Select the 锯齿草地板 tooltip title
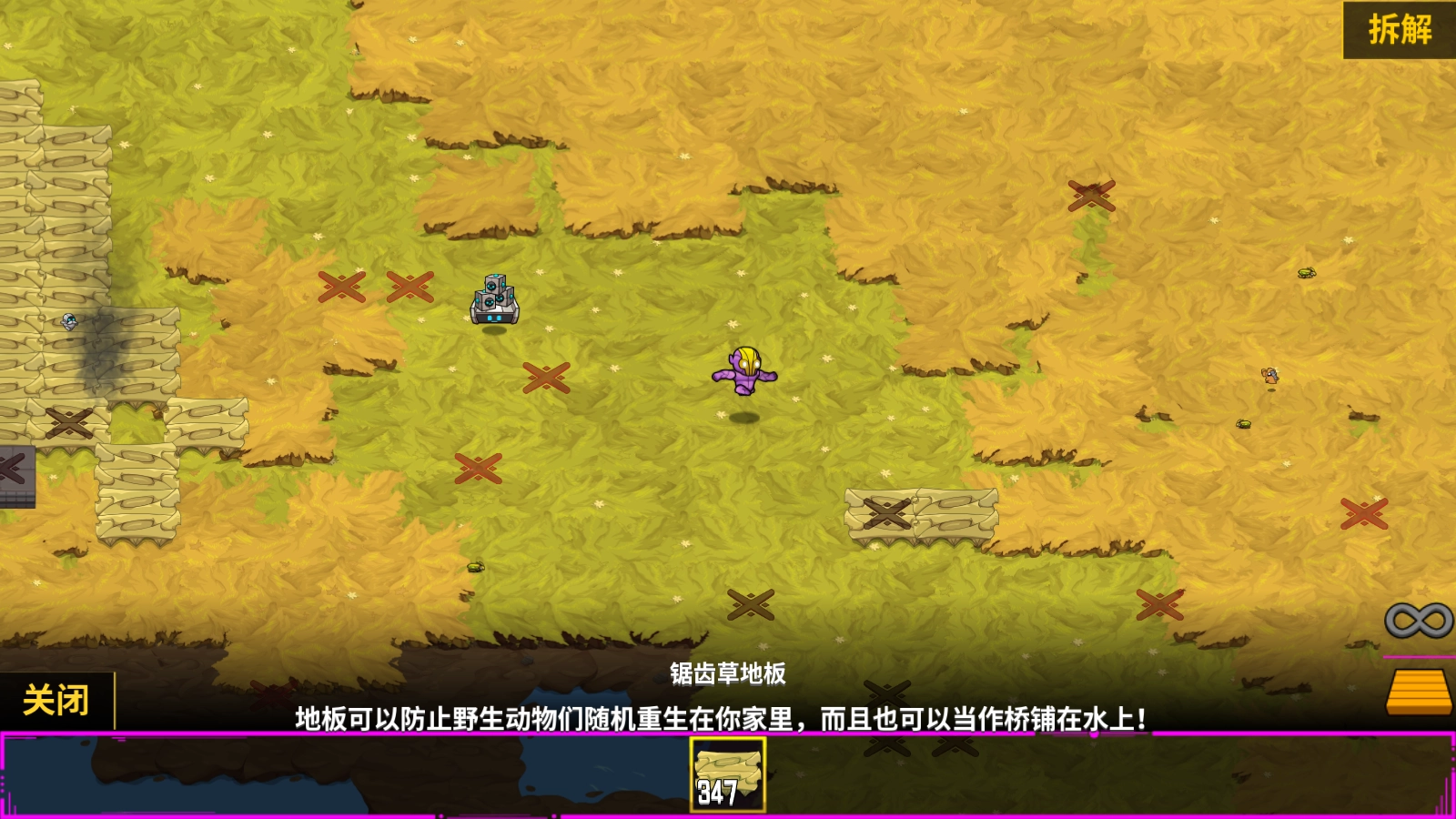Image resolution: width=1456 pixels, height=819 pixels. pos(728,674)
